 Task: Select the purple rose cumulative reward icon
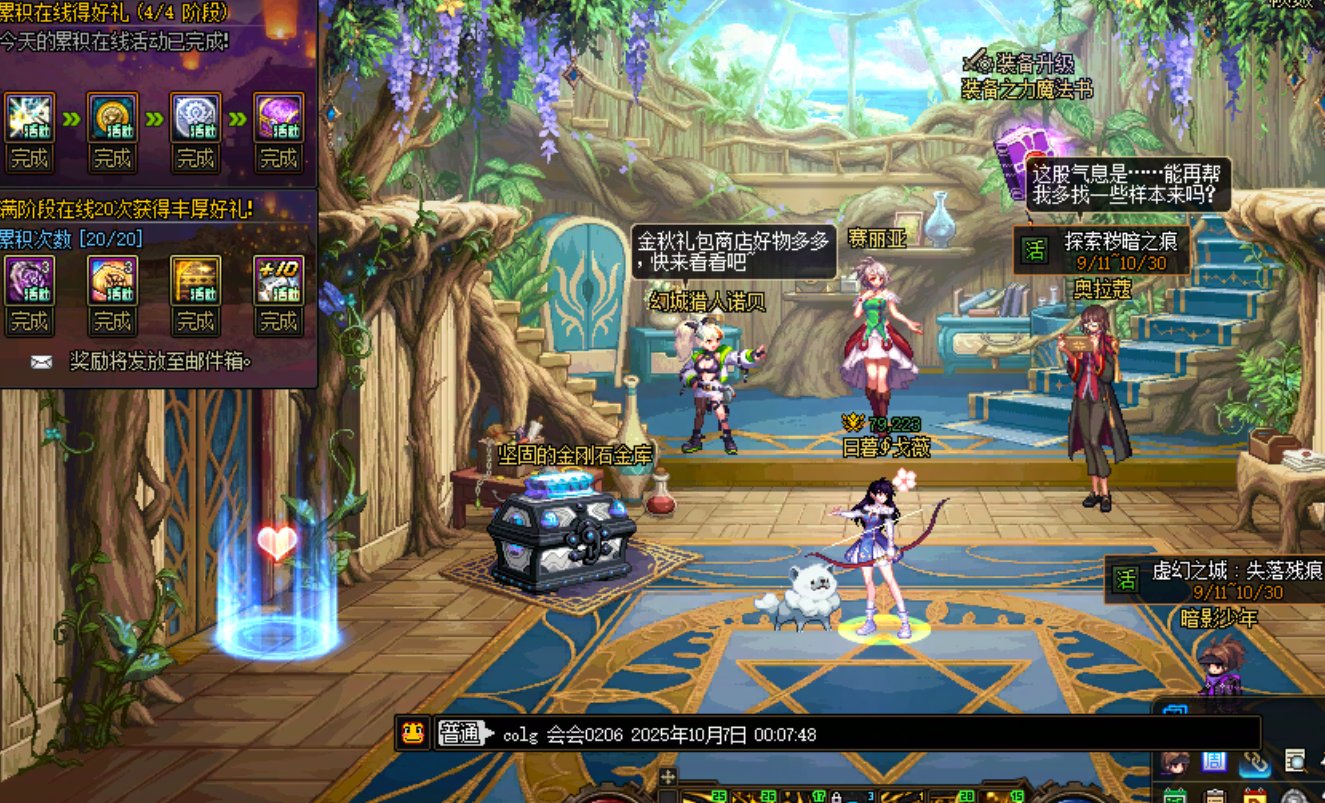29,281
